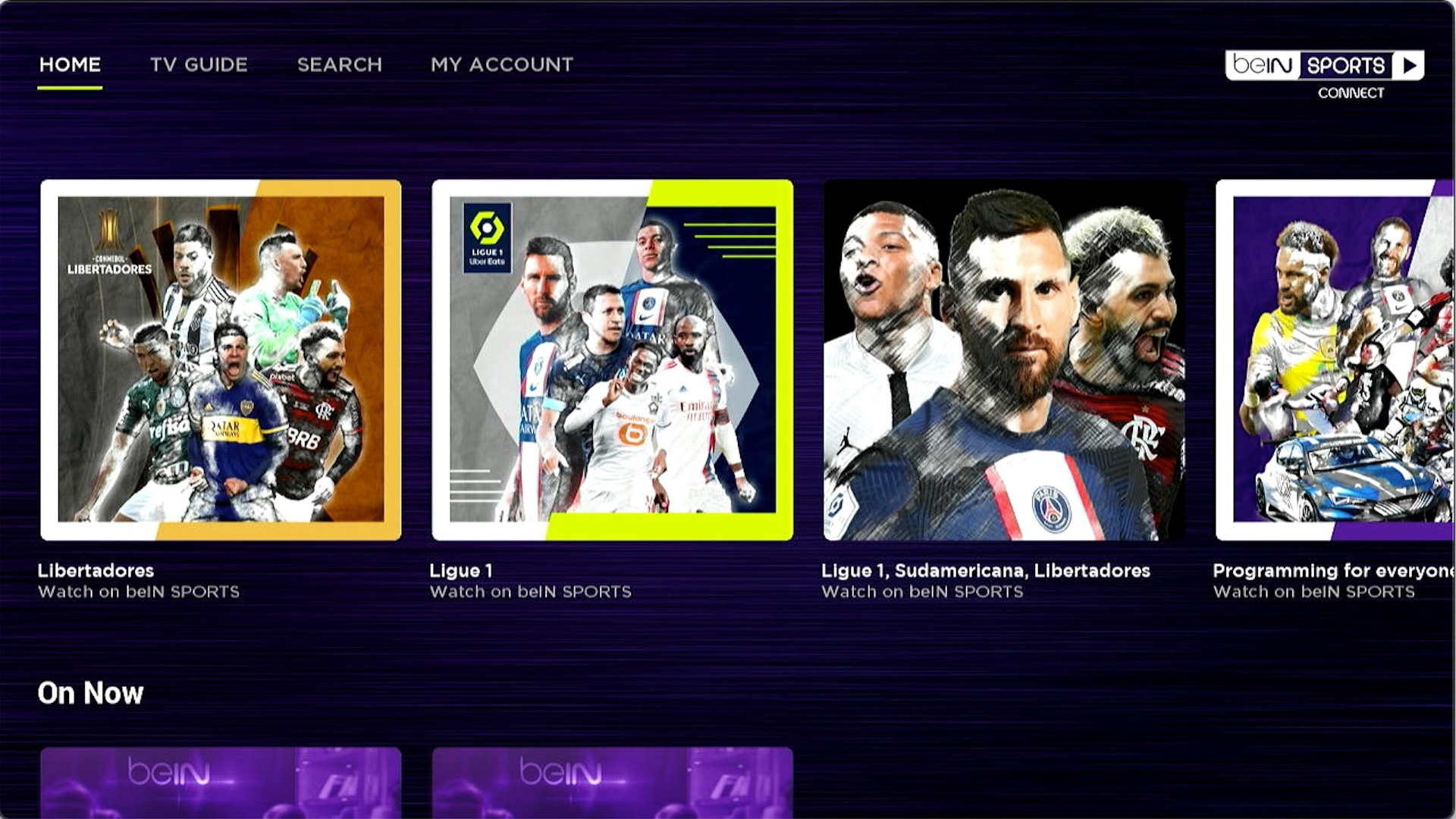
Task: Select the Ligue 1, Sudamericana, Libertadores card
Action: tap(1003, 356)
